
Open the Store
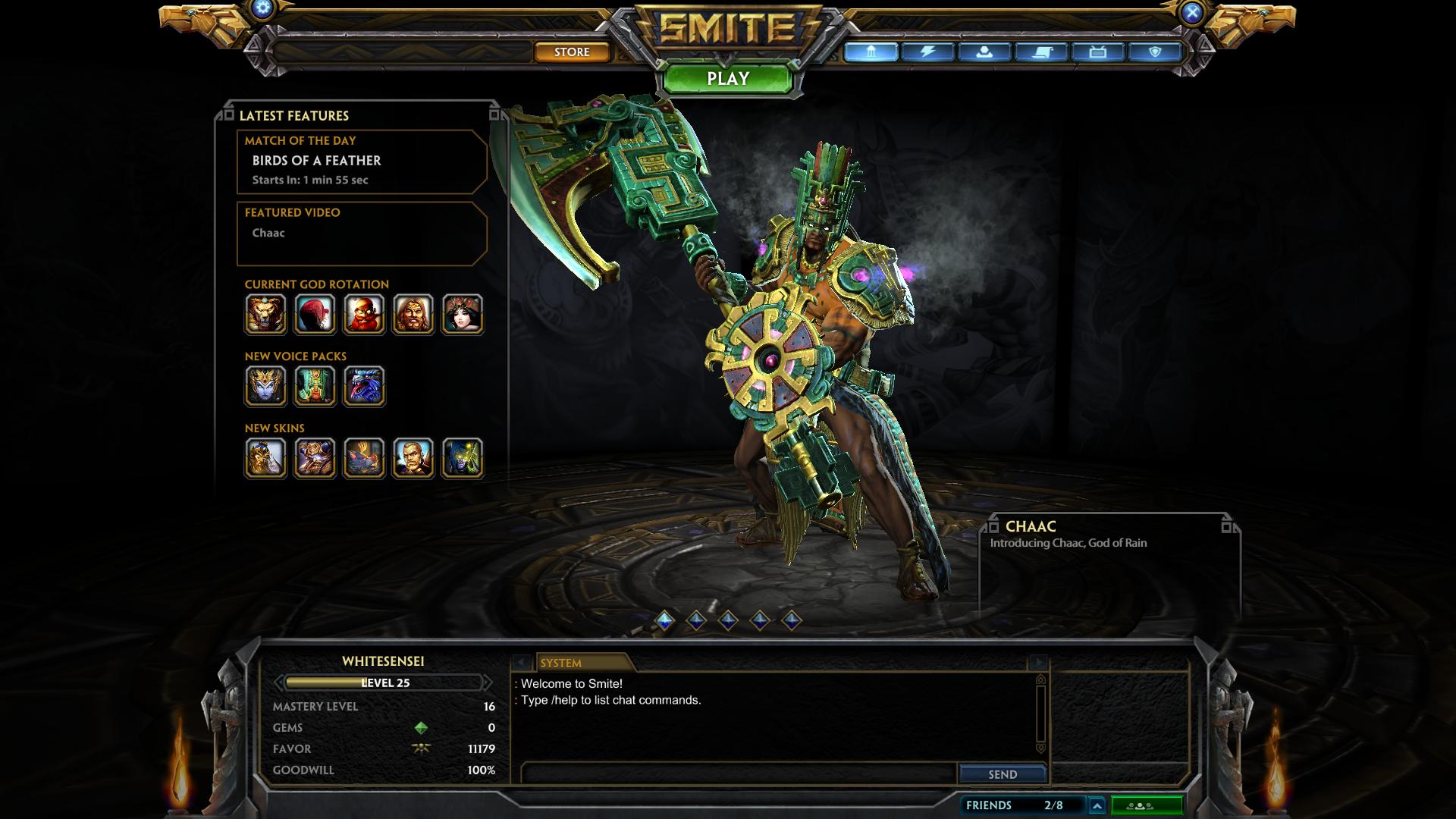(572, 52)
